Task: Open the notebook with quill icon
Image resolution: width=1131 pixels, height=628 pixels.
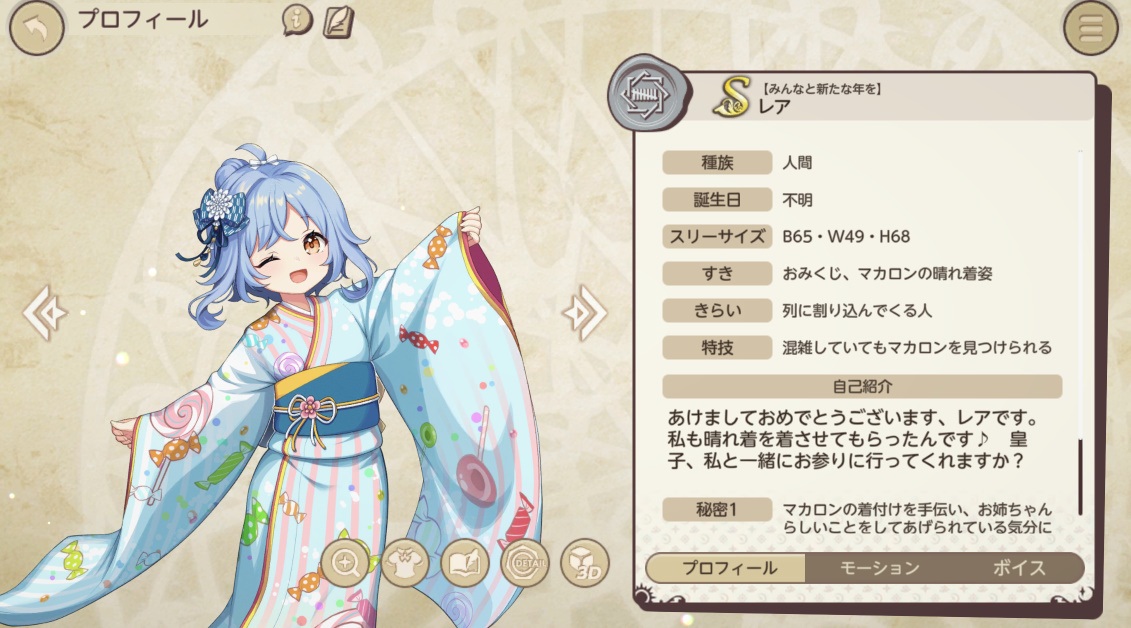Action: pyautogui.click(x=339, y=20)
